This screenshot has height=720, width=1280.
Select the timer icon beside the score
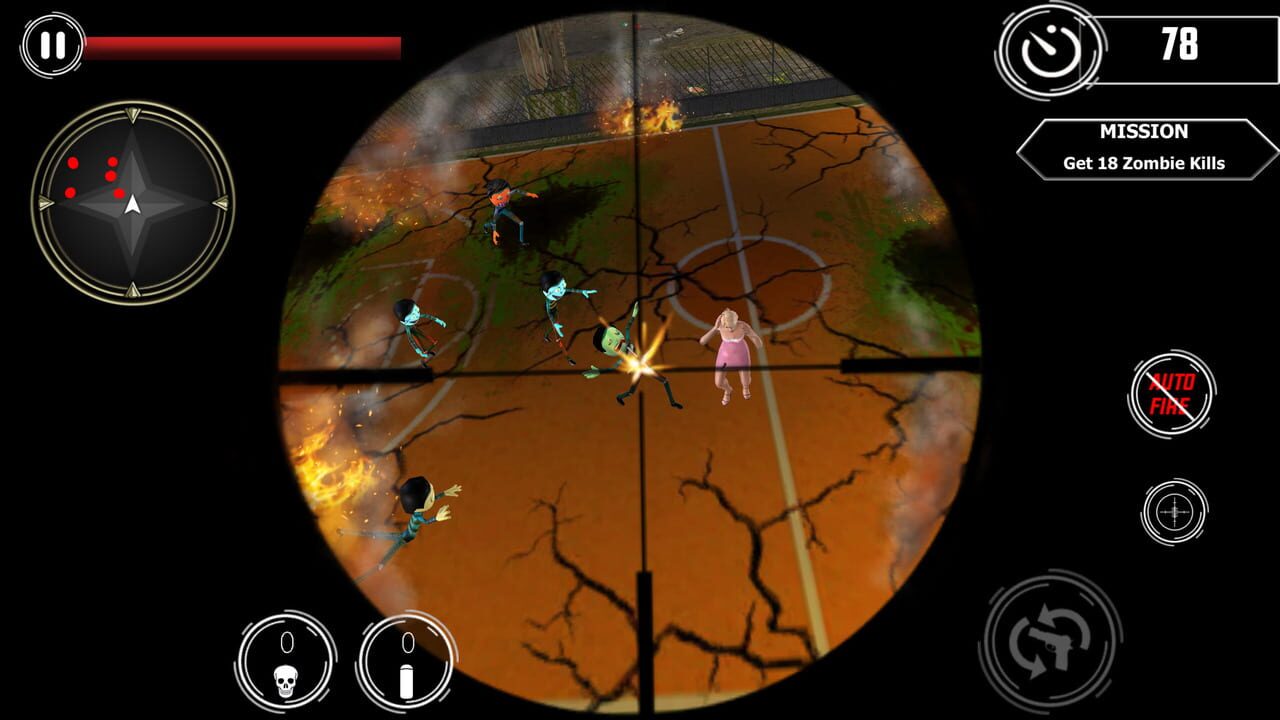tap(1048, 50)
